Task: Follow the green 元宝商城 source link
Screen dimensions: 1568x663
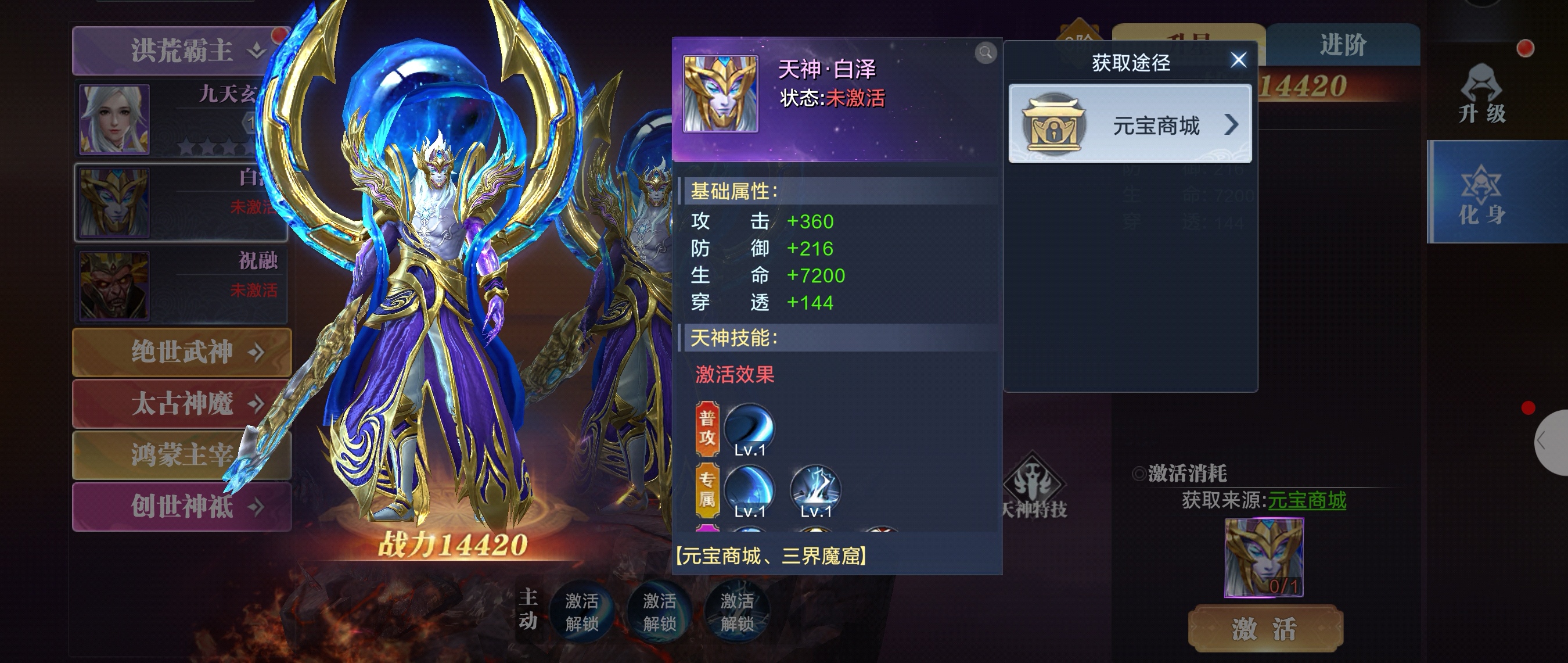Action: click(x=1306, y=500)
